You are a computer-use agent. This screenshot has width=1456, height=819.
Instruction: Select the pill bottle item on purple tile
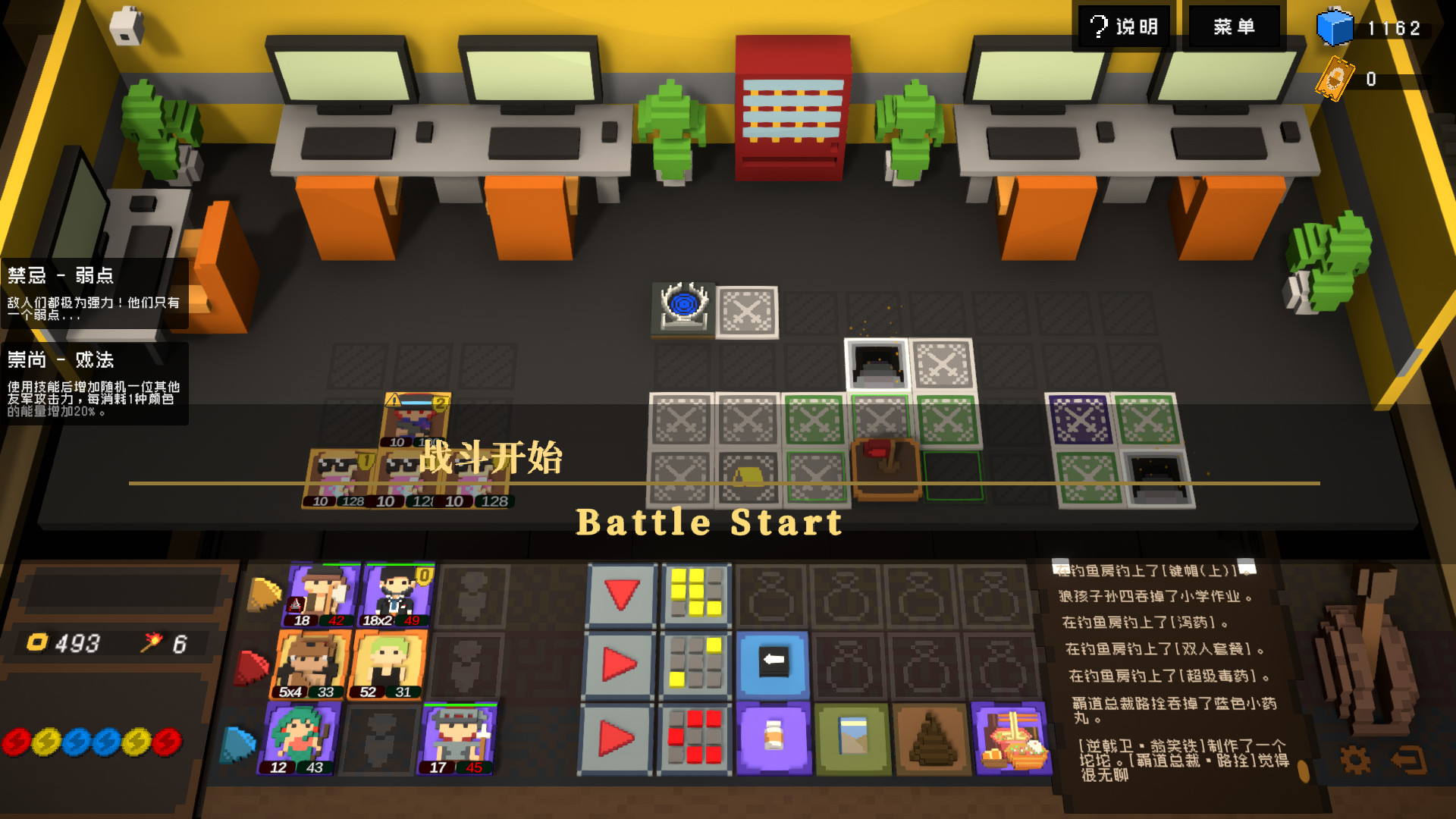773,734
